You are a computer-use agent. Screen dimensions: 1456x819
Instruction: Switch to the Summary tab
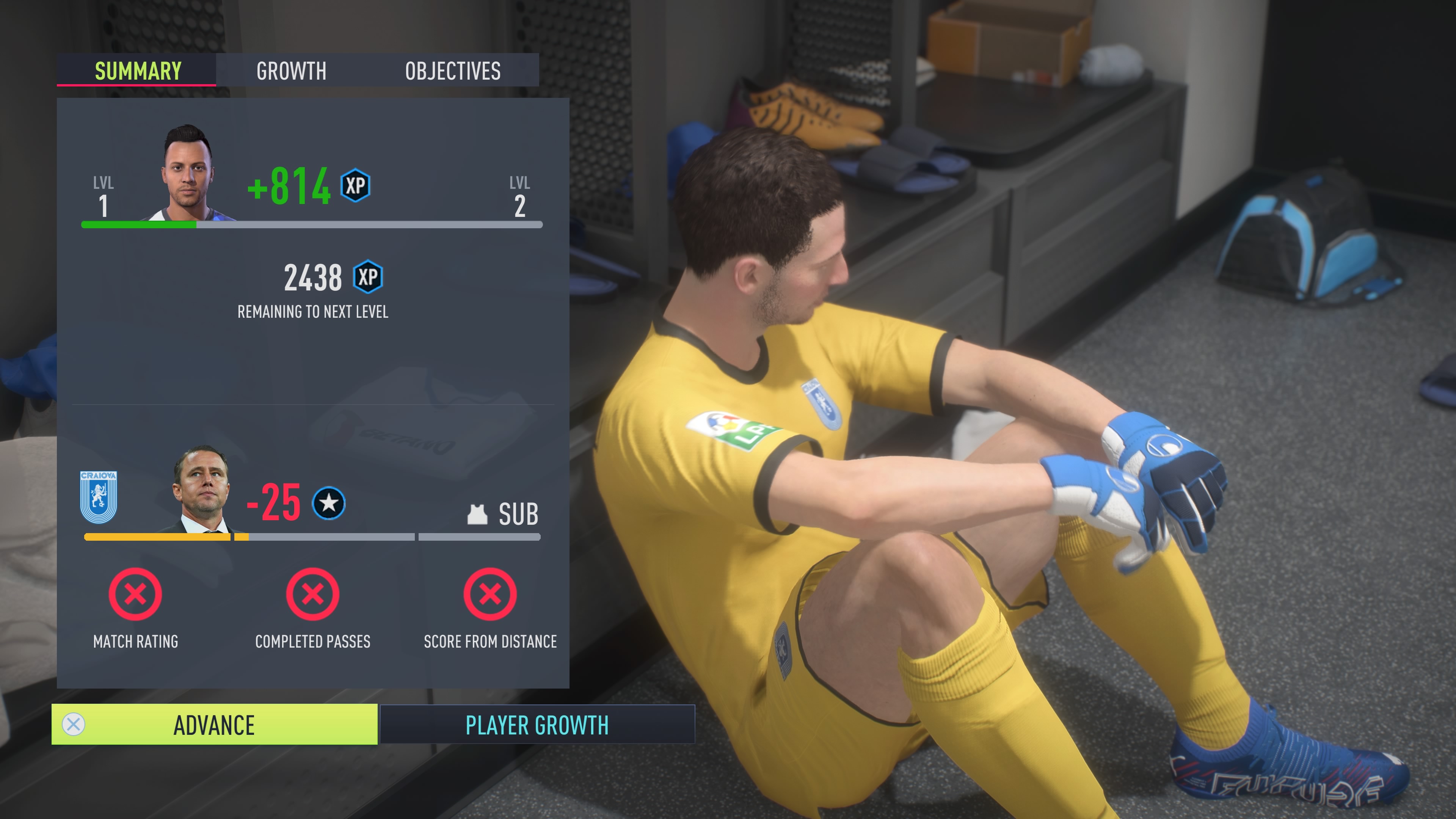[137, 71]
